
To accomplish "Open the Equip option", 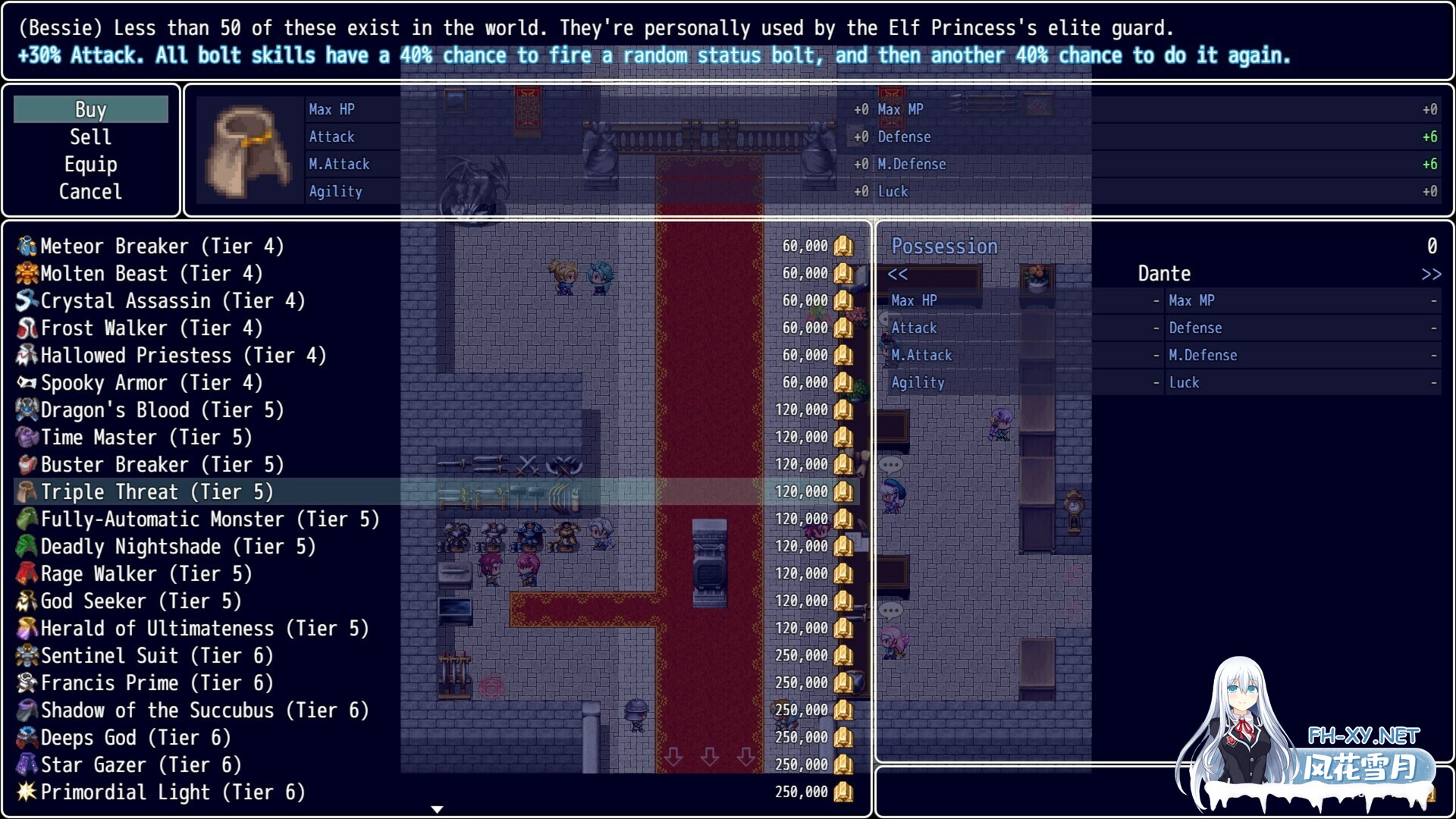I will pyautogui.click(x=90, y=164).
